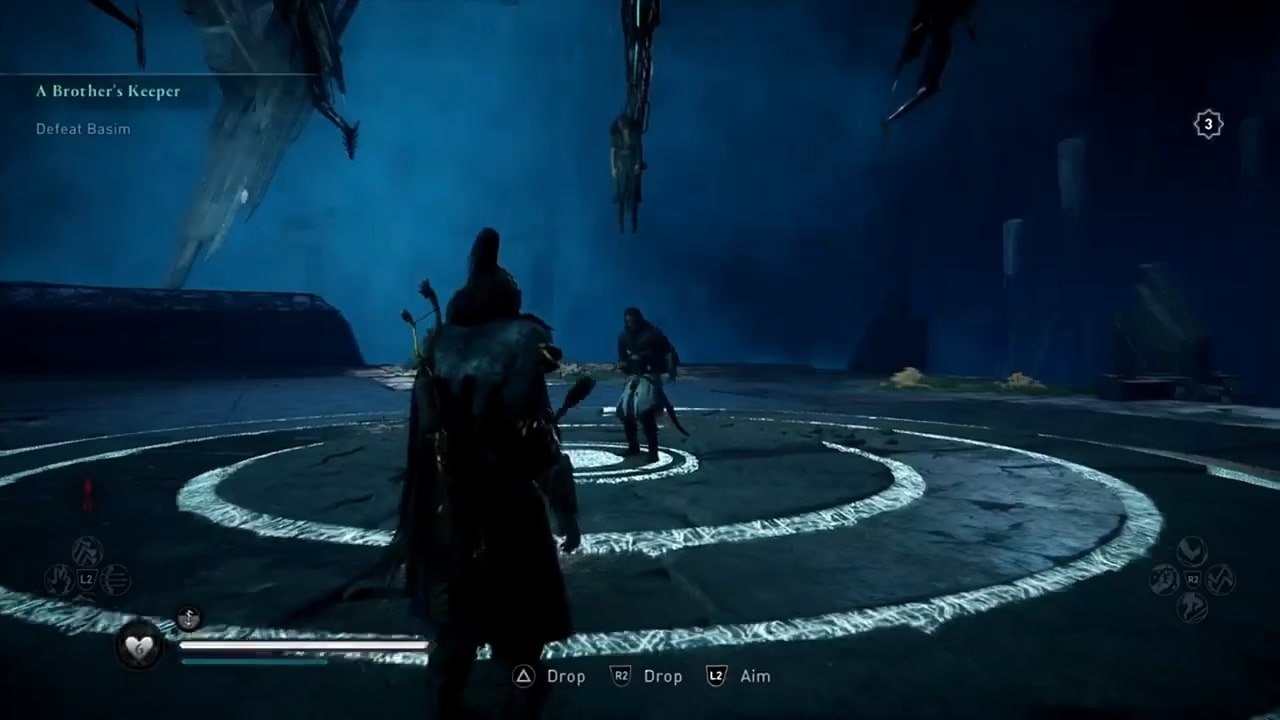This screenshot has height=720, width=1280.
Task: Activate the fist melee ability icon
Action: tap(1164, 580)
